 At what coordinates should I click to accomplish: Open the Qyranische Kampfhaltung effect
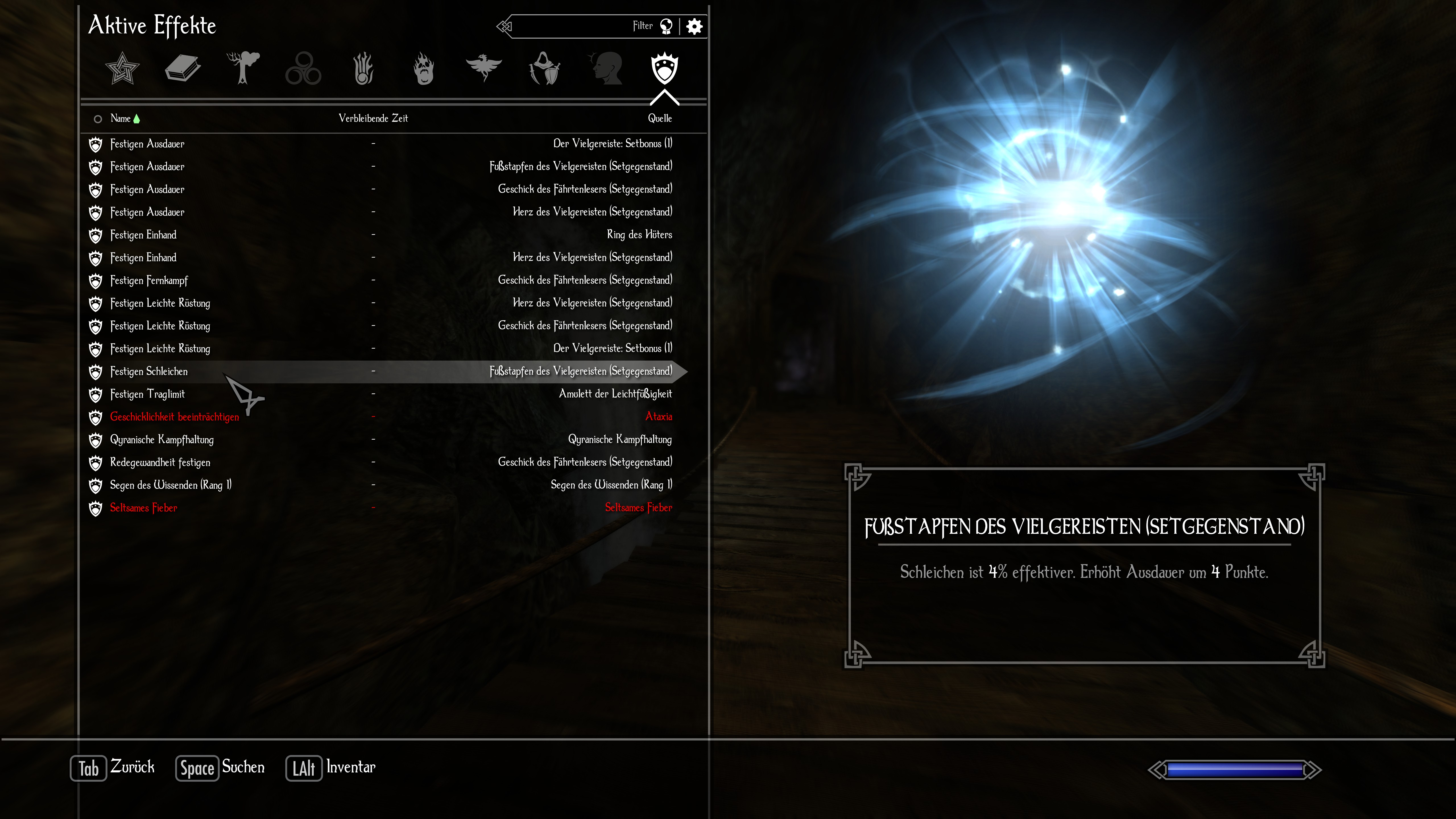pyautogui.click(x=162, y=440)
